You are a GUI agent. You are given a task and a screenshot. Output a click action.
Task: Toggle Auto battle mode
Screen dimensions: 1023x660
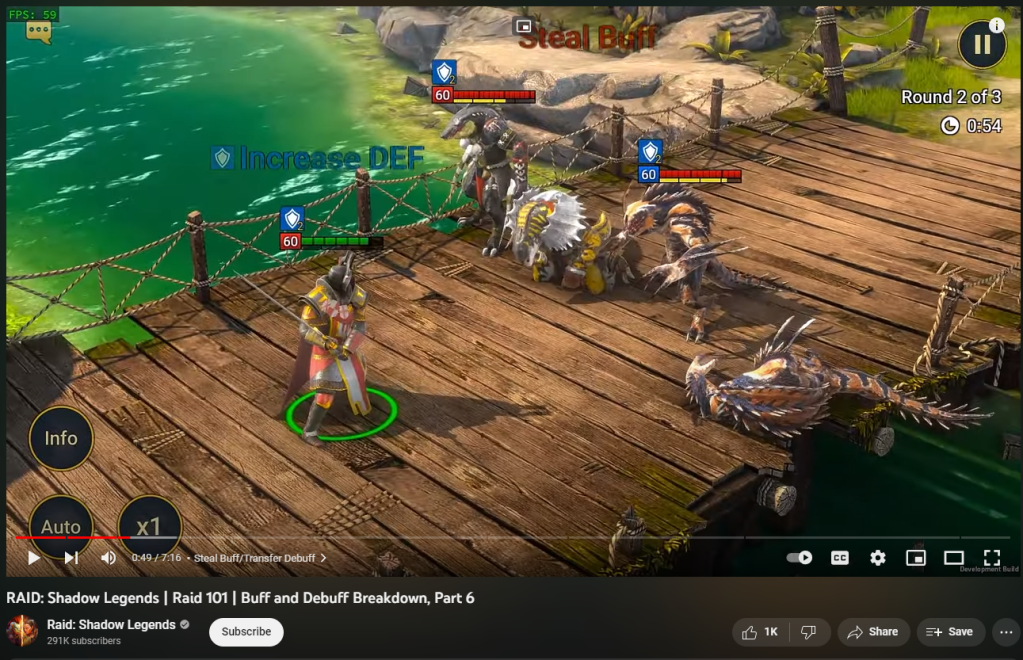coord(61,524)
